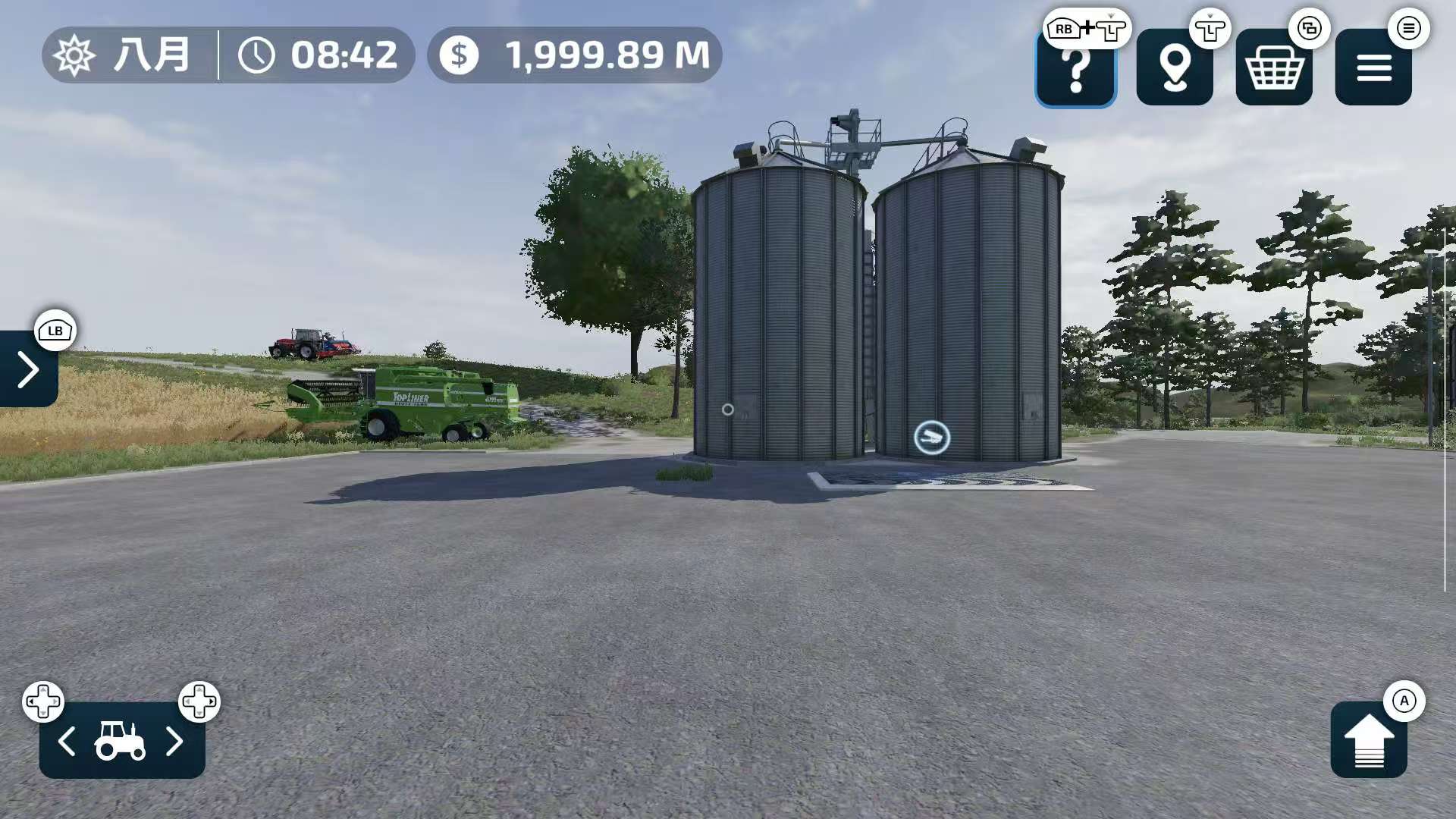This screenshot has height=819, width=1456.
Task: Toggle the left d-pad control
Action: (44, 701)
